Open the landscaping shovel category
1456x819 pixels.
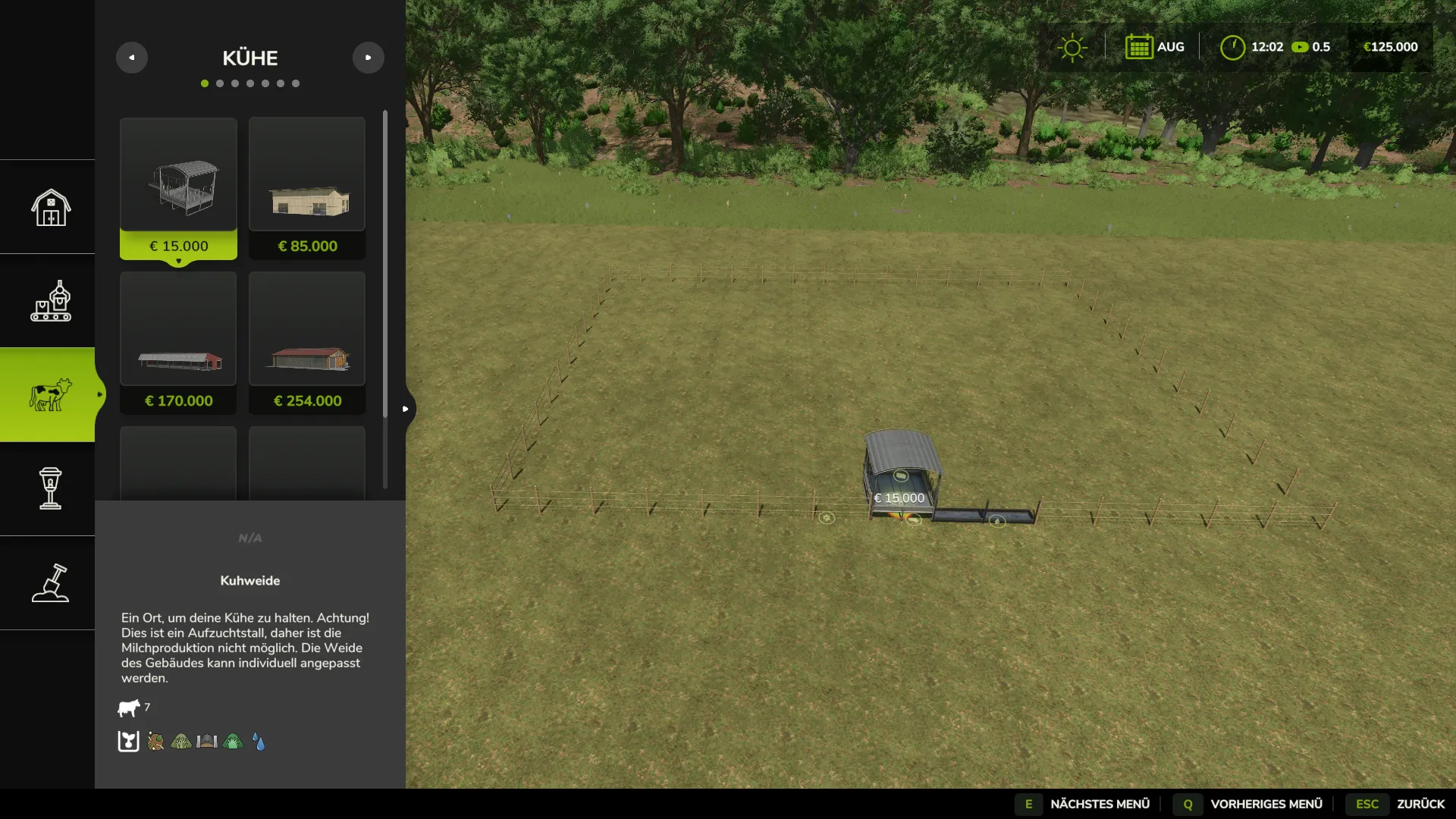tap(50, 583)
